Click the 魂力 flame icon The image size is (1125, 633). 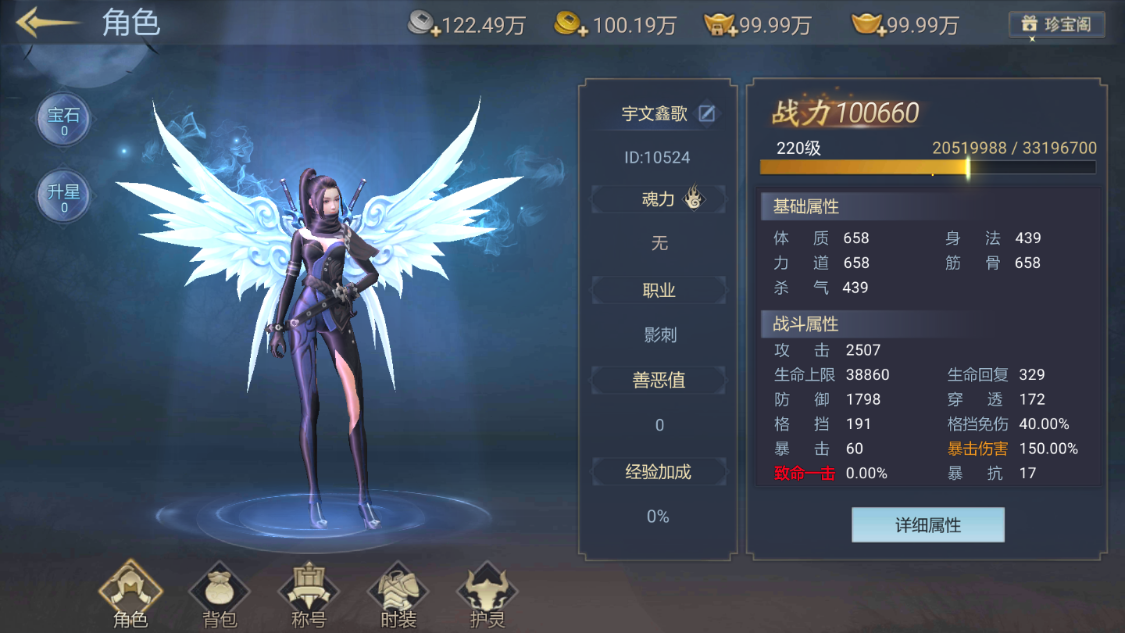[x=692, y=199]
